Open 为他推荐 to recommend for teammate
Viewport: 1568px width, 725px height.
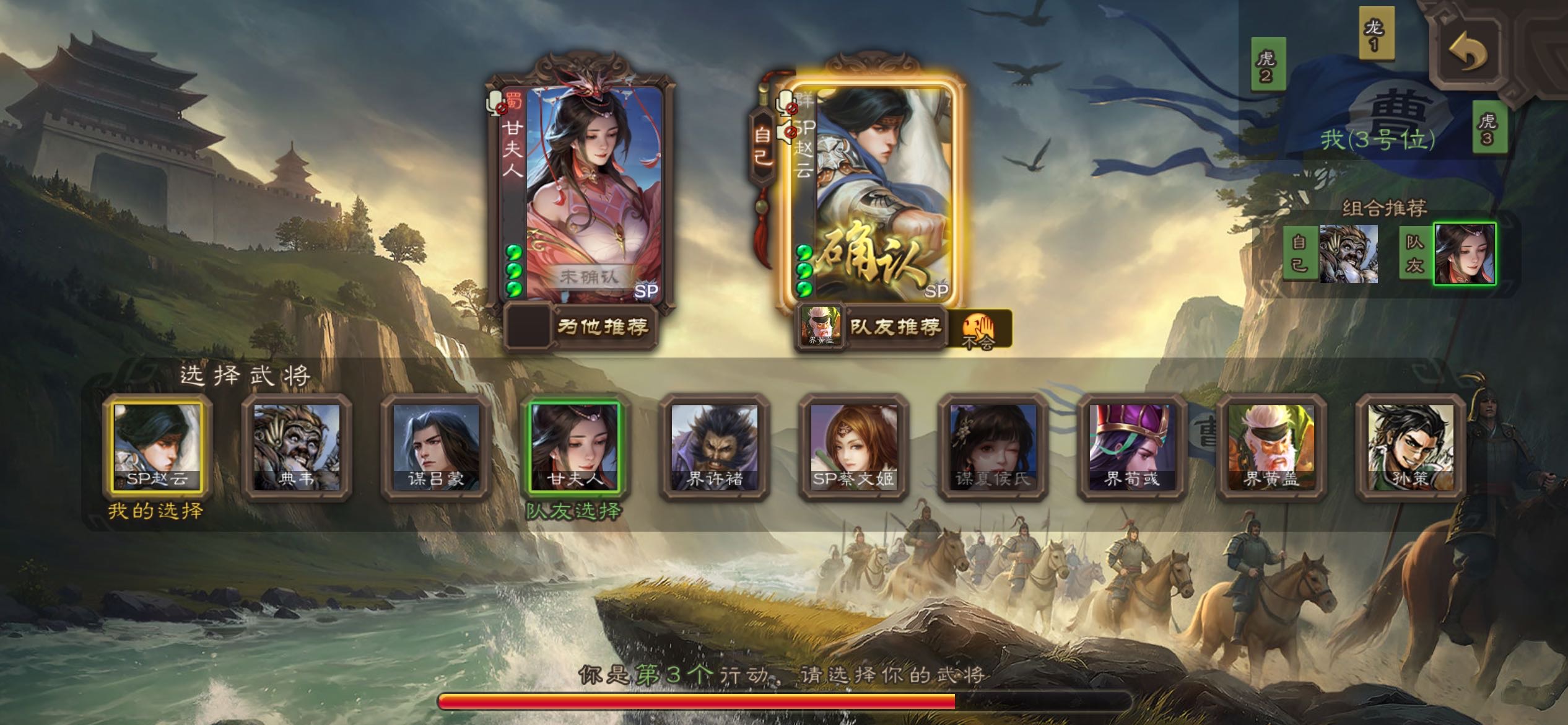coord(602,327)
